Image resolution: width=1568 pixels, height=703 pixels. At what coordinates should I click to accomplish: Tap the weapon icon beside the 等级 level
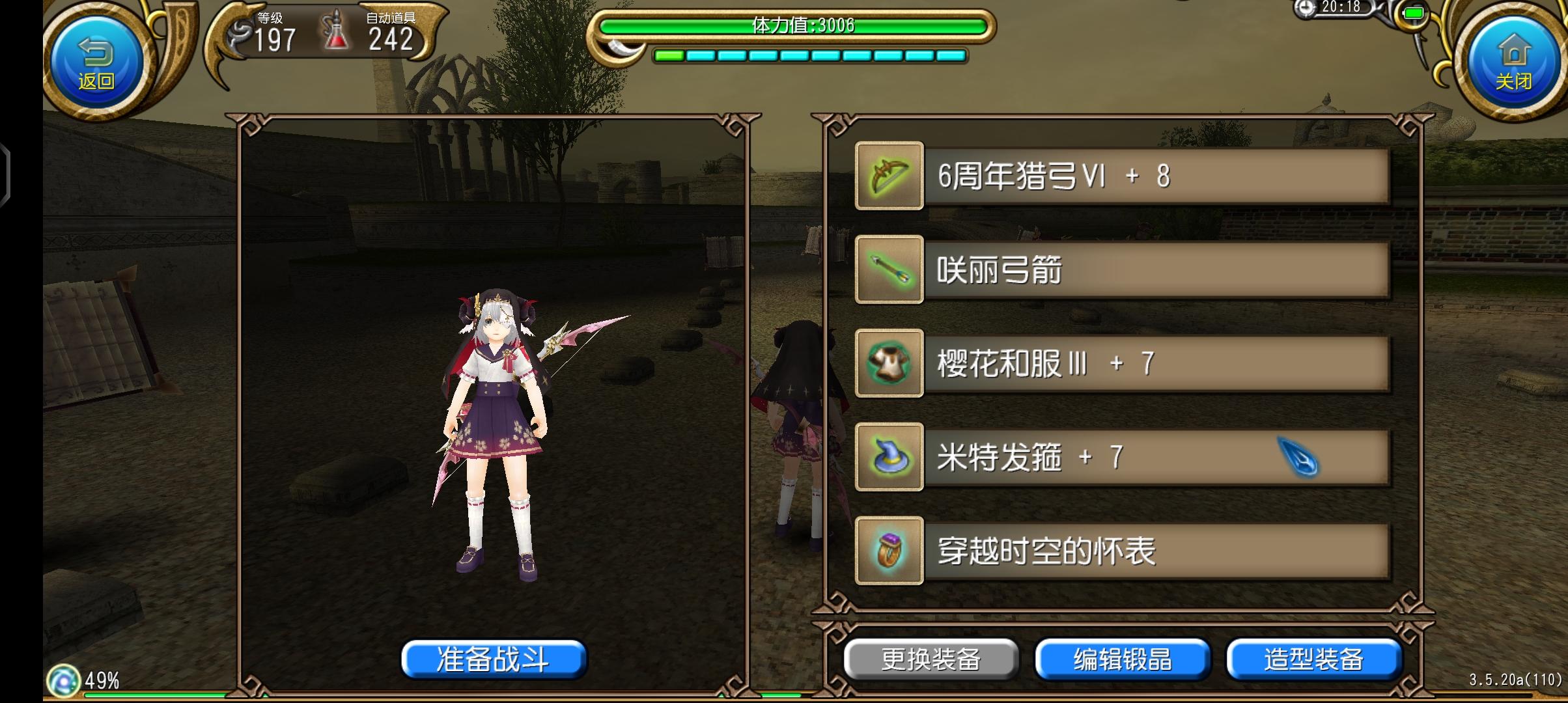pyautogui.click(x=238, y=31)
